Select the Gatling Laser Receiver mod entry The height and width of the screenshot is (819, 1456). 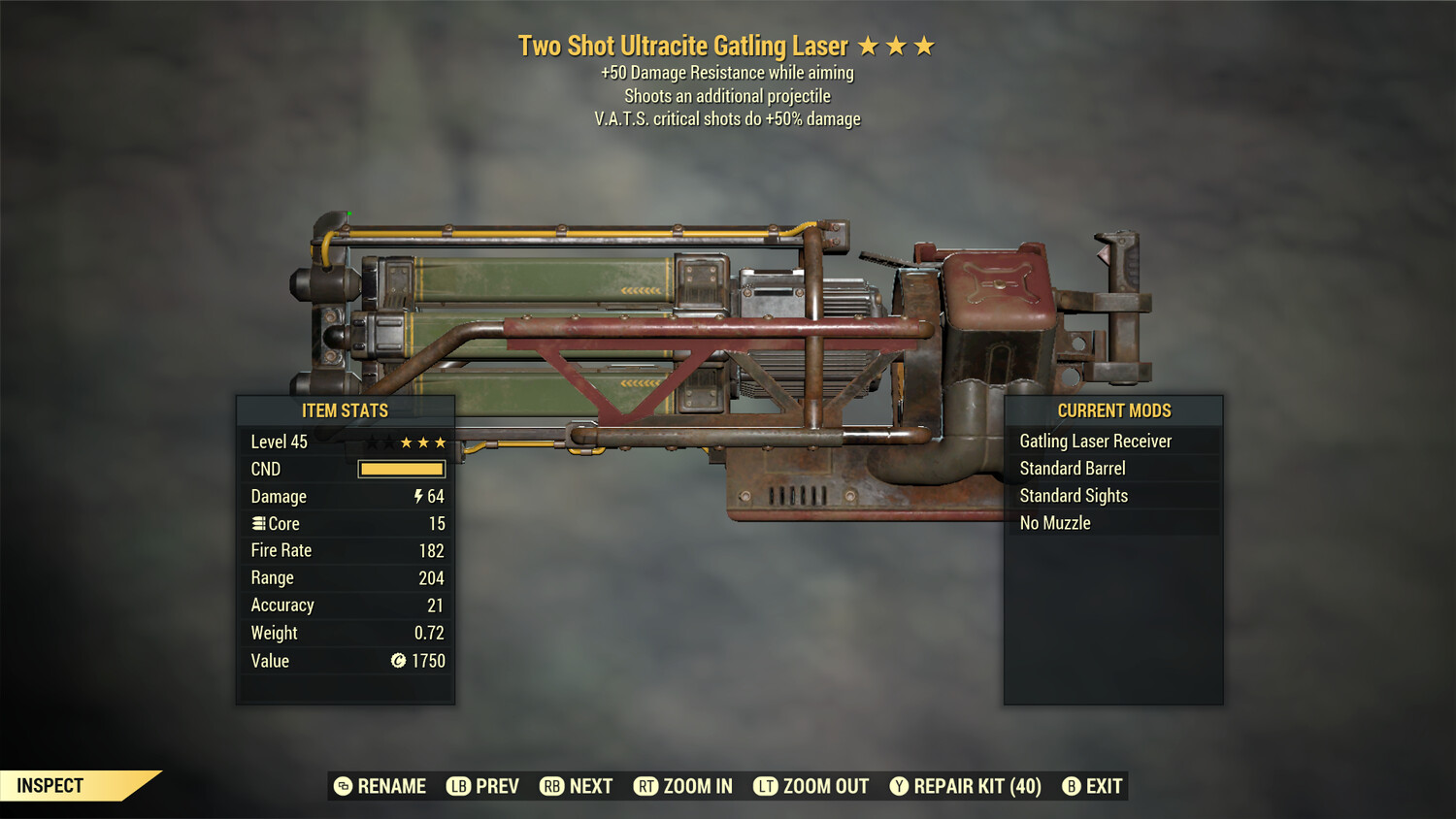coord(1095,441)
